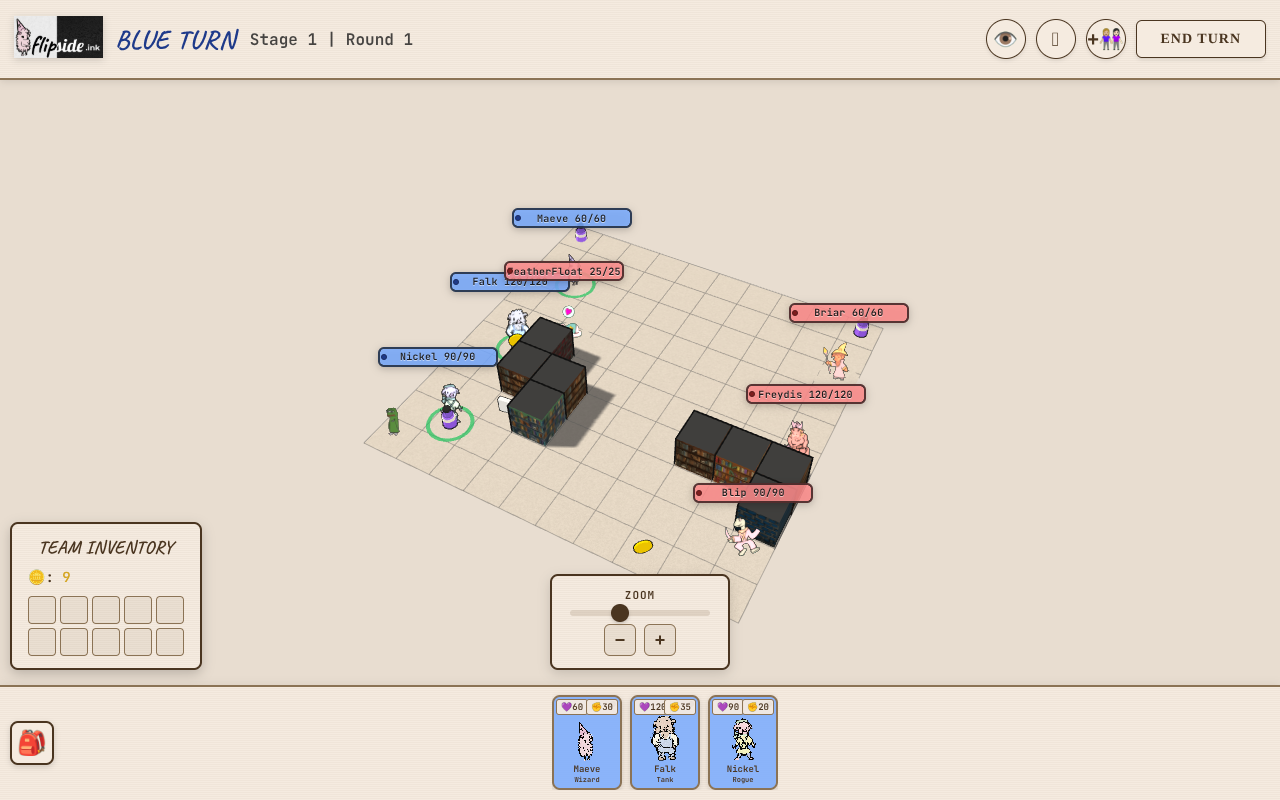Zoom out with the minus button
1280x800 pixels.
point(620,640)
